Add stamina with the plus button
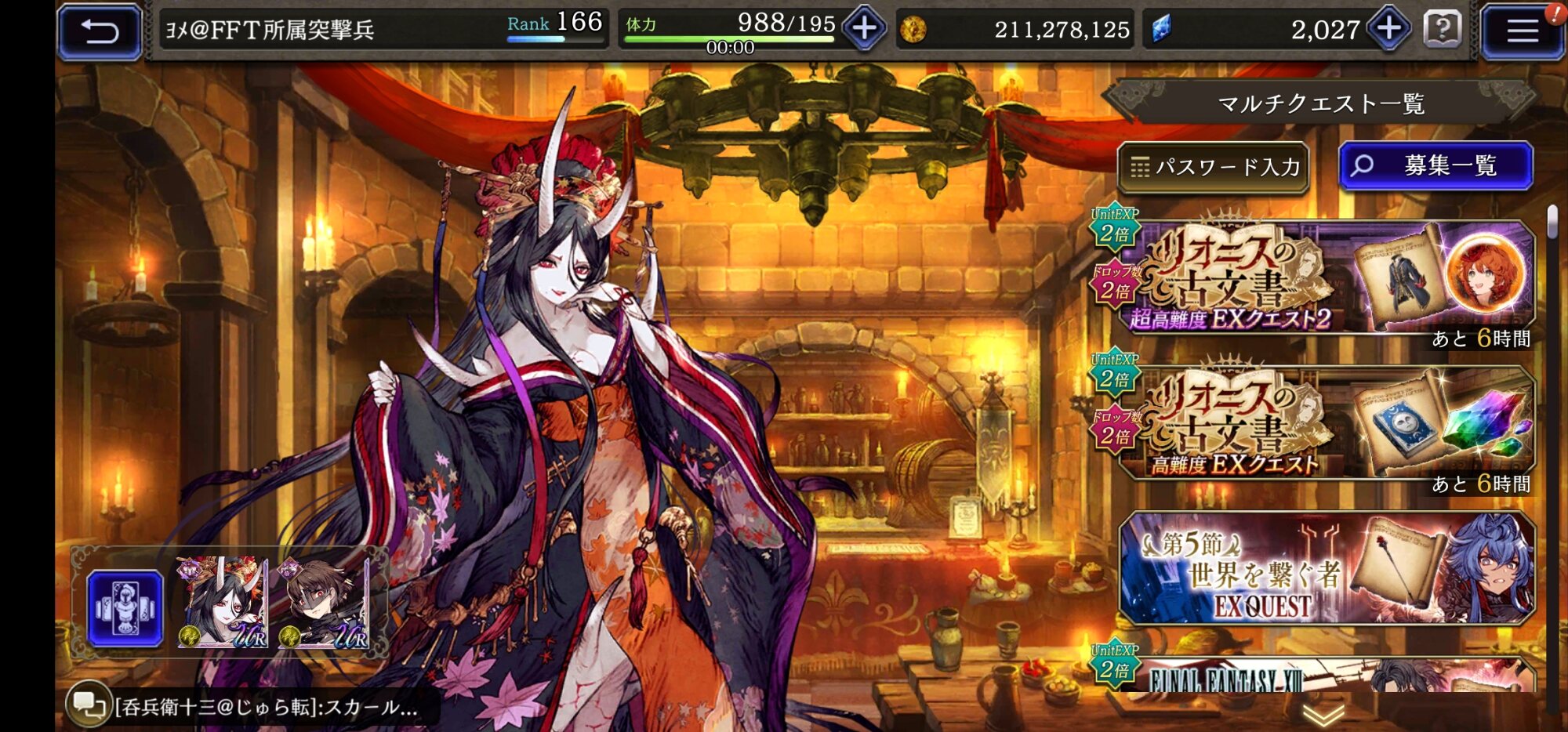This screenshot has width=1568, height=732. click(864, 30)
